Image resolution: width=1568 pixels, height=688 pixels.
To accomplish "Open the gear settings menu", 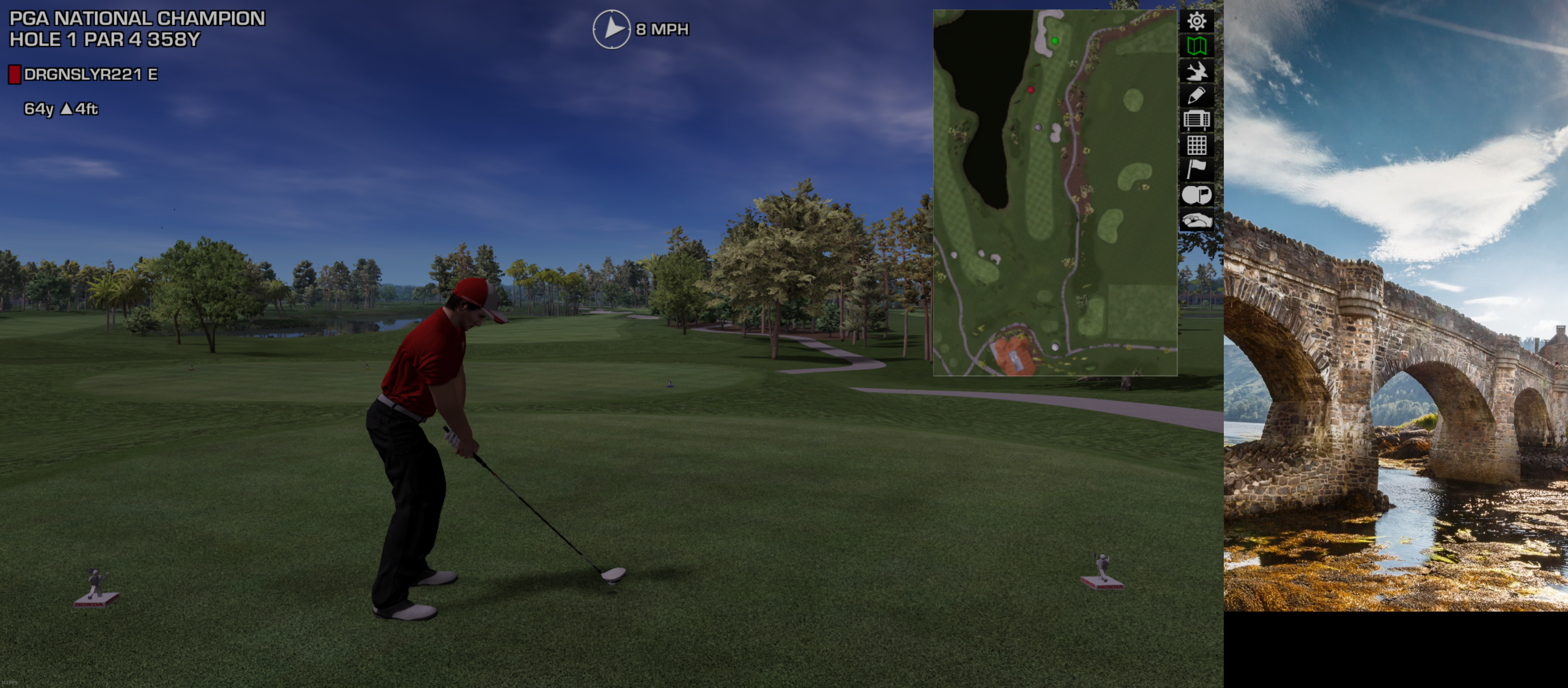I will pyautogui.click(x=1196, y=21).
